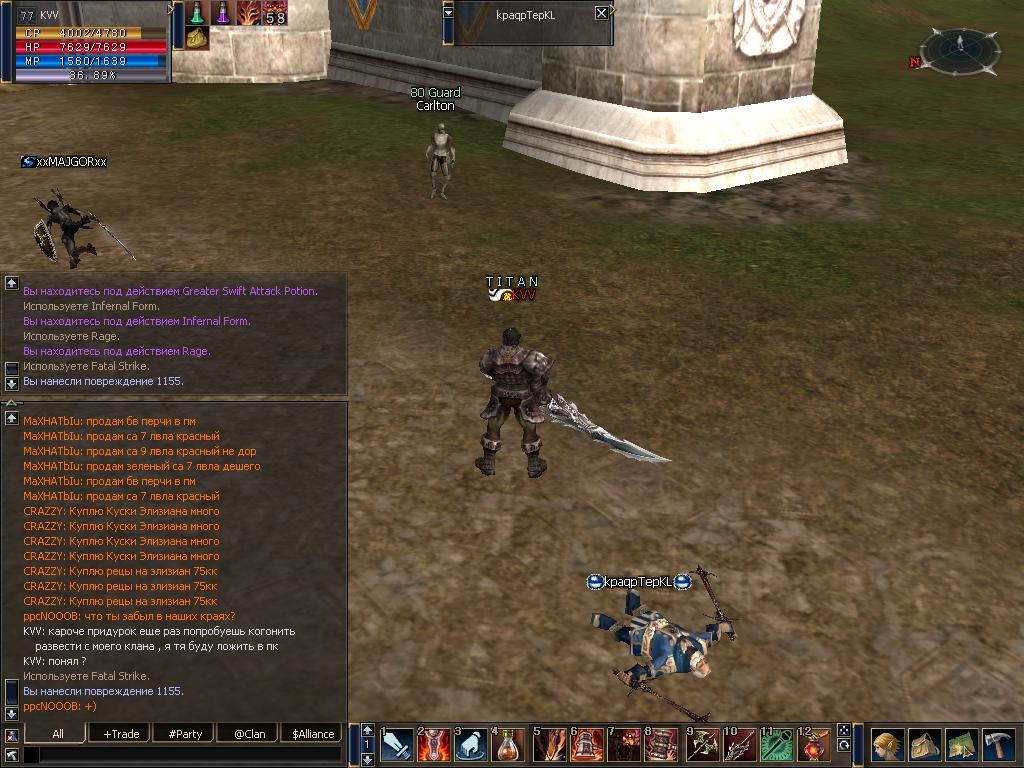Open the #Party chat tab
The width and height of the screenshot is (1024, 768).
(x=185, y=733)
